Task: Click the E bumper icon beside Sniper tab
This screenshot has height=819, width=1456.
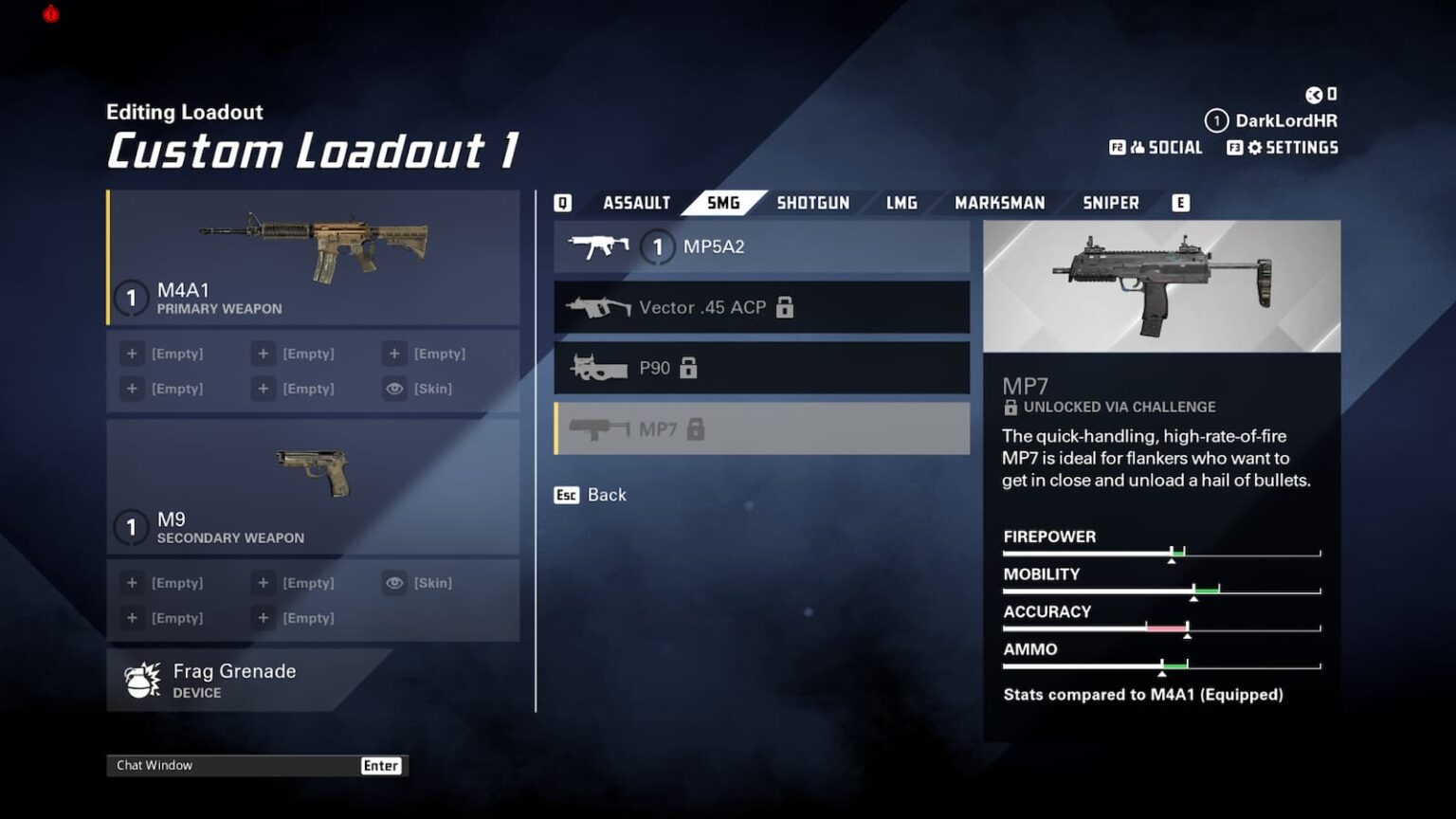Action: click(x=1180, y=202)
